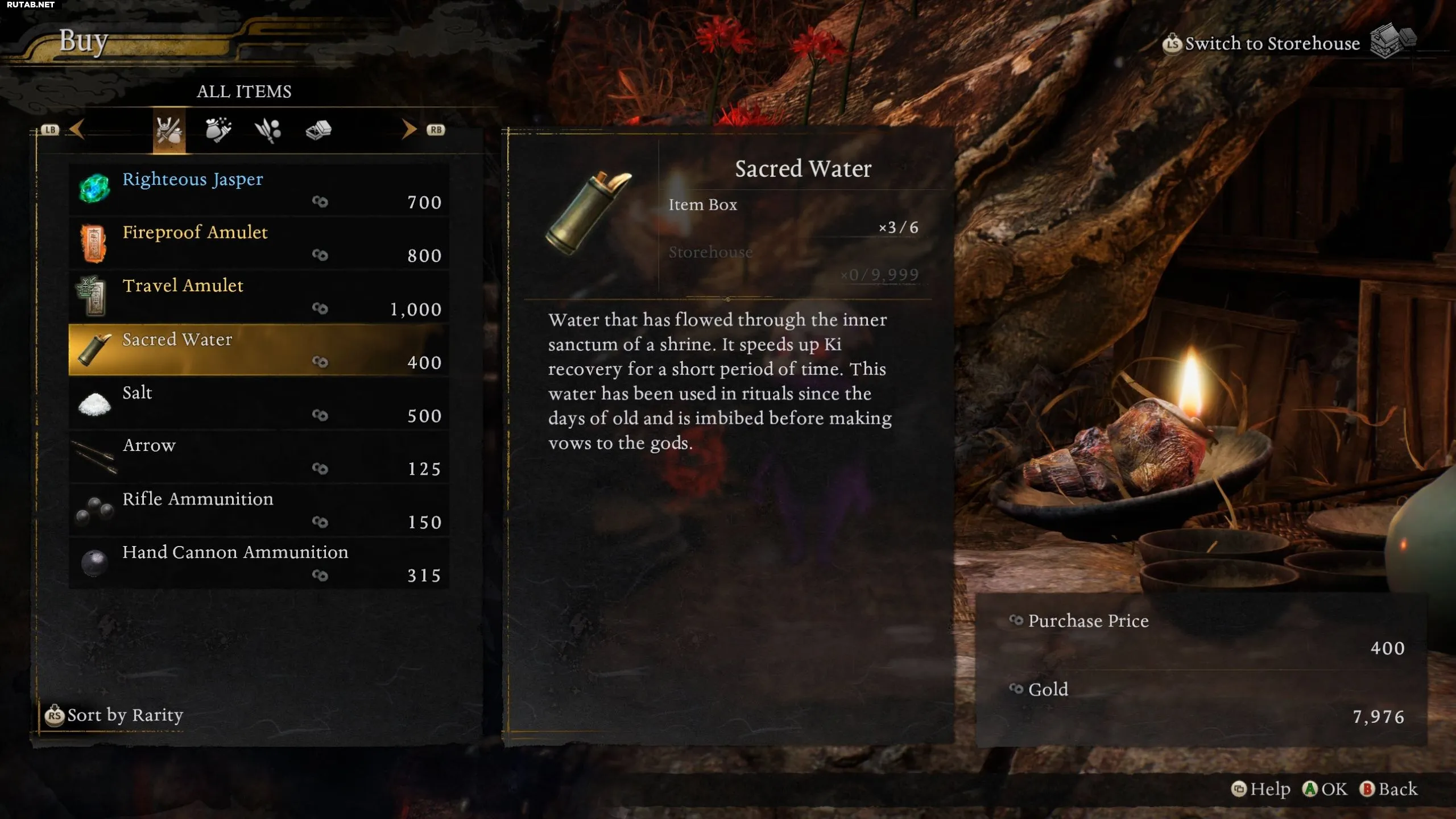Toggle Sort by Rarity option

click(115, 715)
